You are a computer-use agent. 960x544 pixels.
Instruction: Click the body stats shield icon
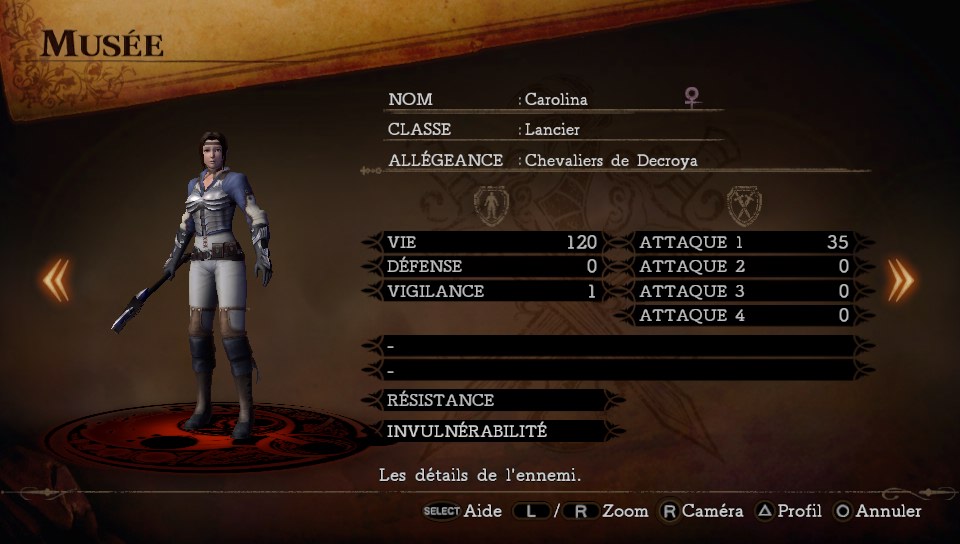(491, 205)
